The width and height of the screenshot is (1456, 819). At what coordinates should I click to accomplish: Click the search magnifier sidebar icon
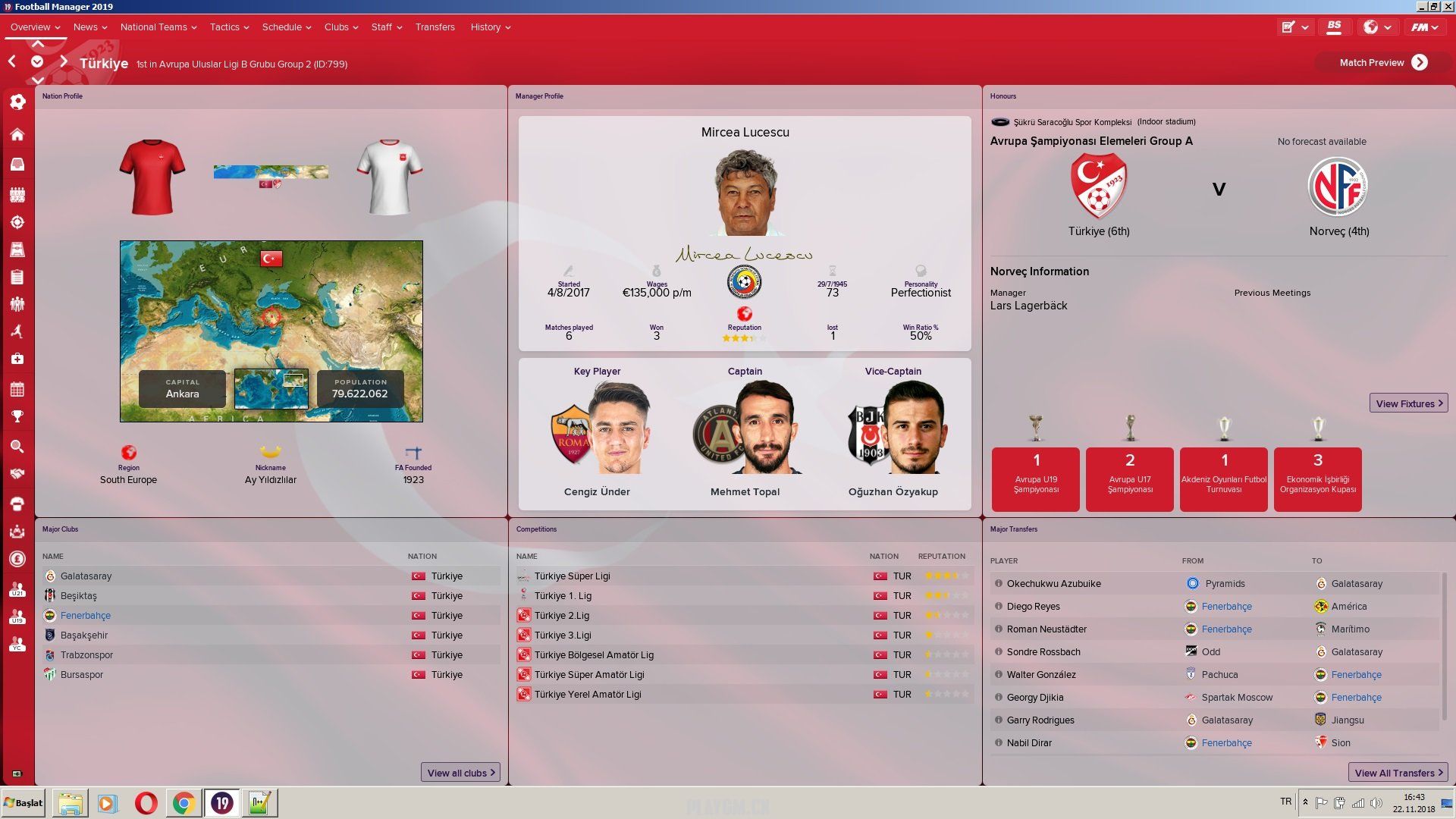(x=17, y=447)
